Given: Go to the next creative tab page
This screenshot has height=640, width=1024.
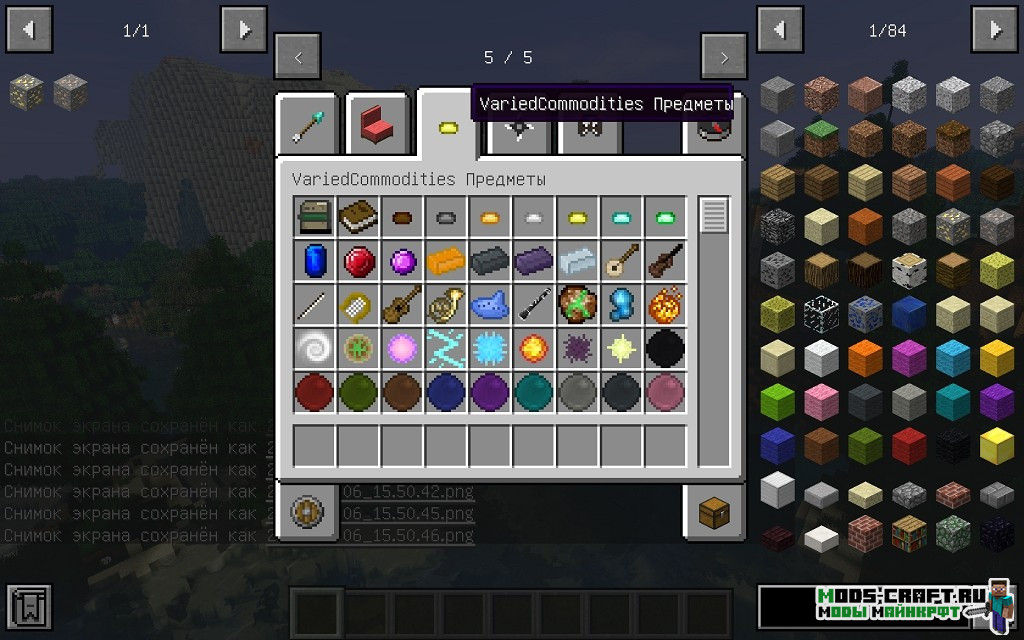Looking at the screenshot, I should point(724,57).
